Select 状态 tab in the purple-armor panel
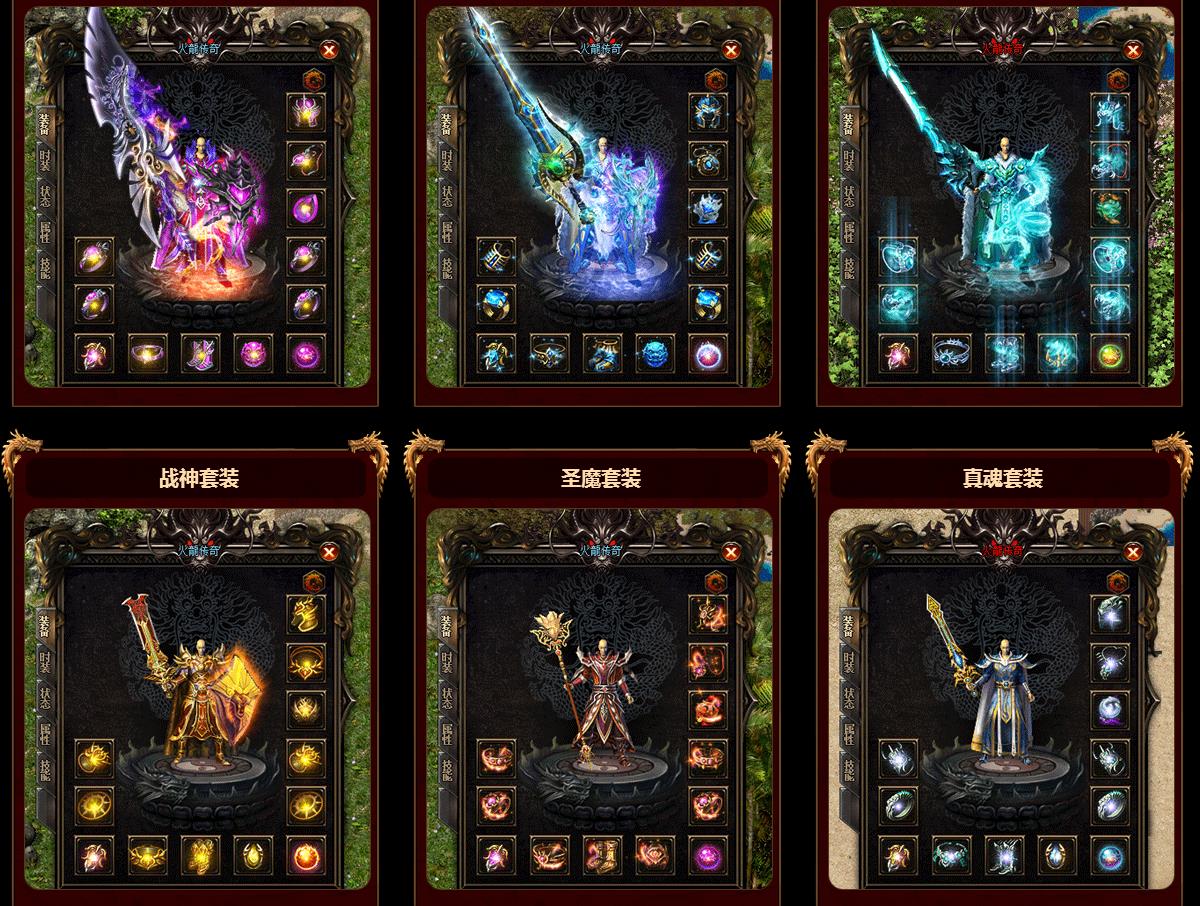This screenshot has height=906, width=1200. (45, 195)
